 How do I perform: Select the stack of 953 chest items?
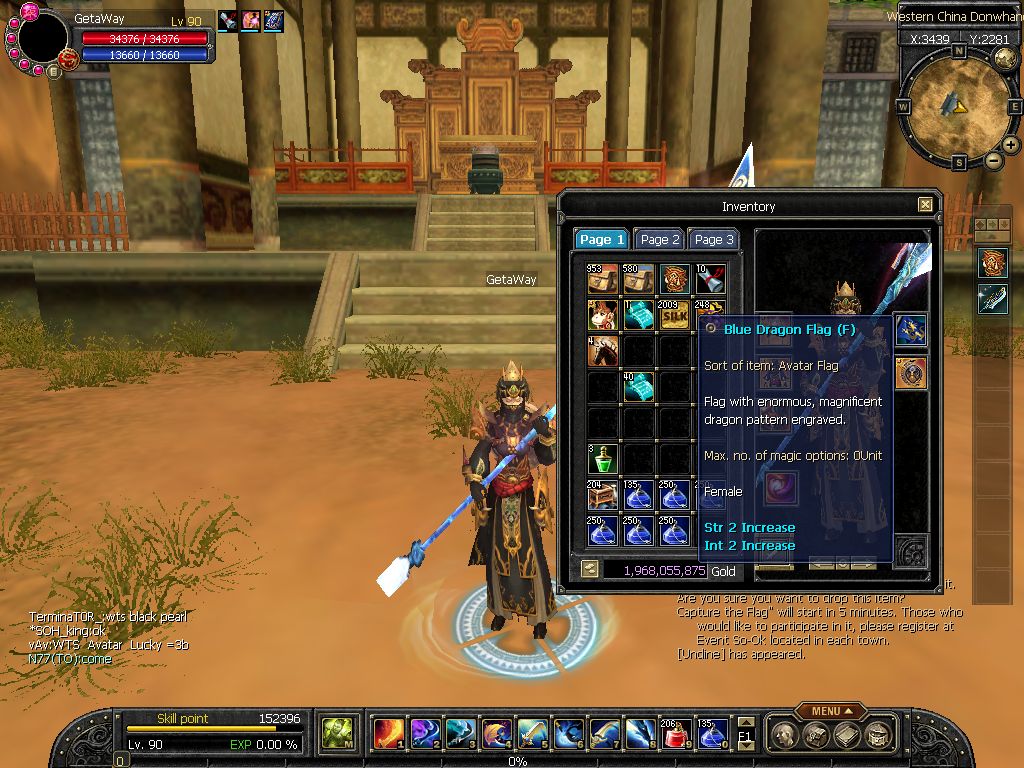point(603,279)
